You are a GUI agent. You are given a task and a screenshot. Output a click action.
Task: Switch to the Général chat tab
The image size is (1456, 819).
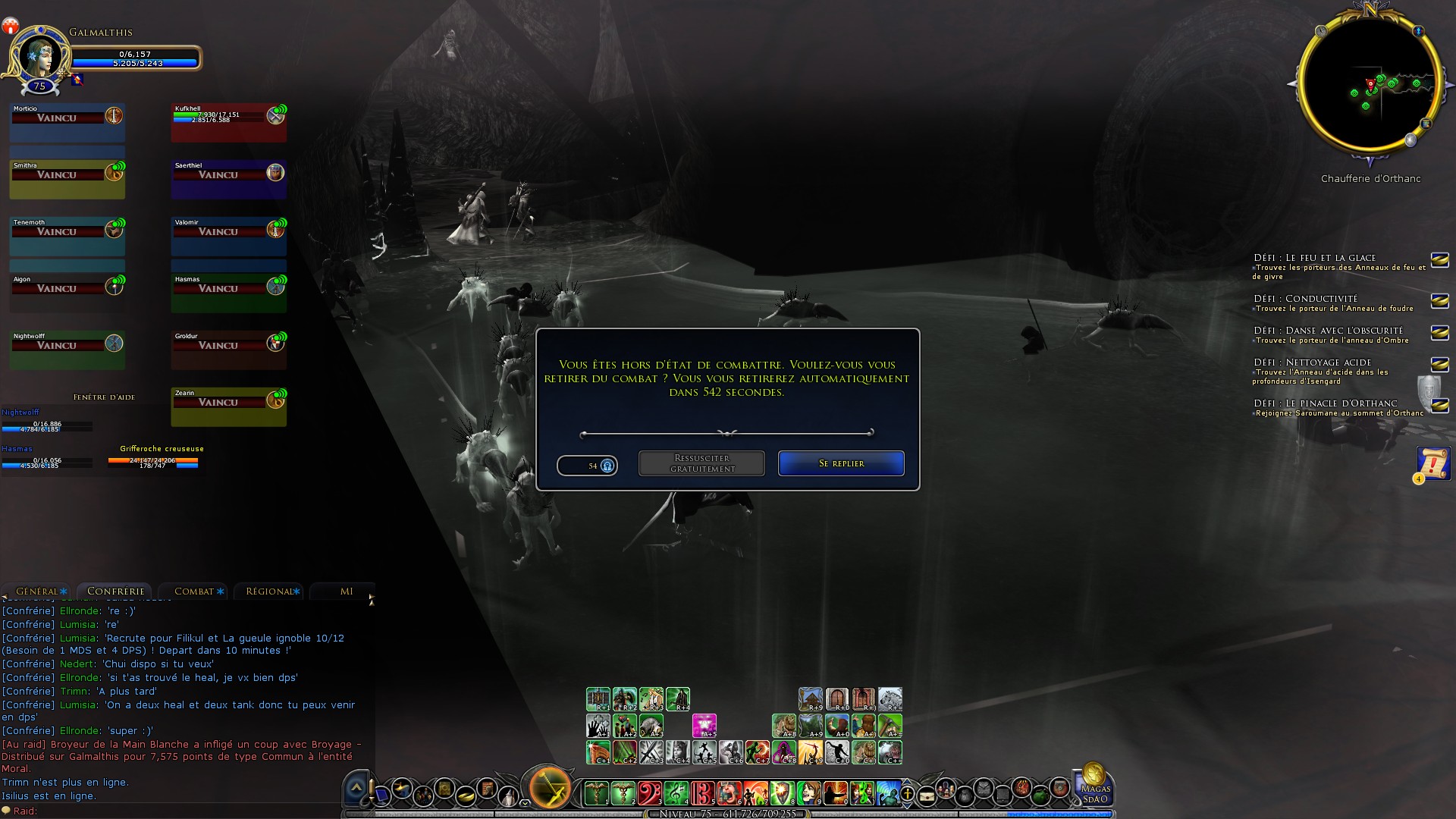38,591
